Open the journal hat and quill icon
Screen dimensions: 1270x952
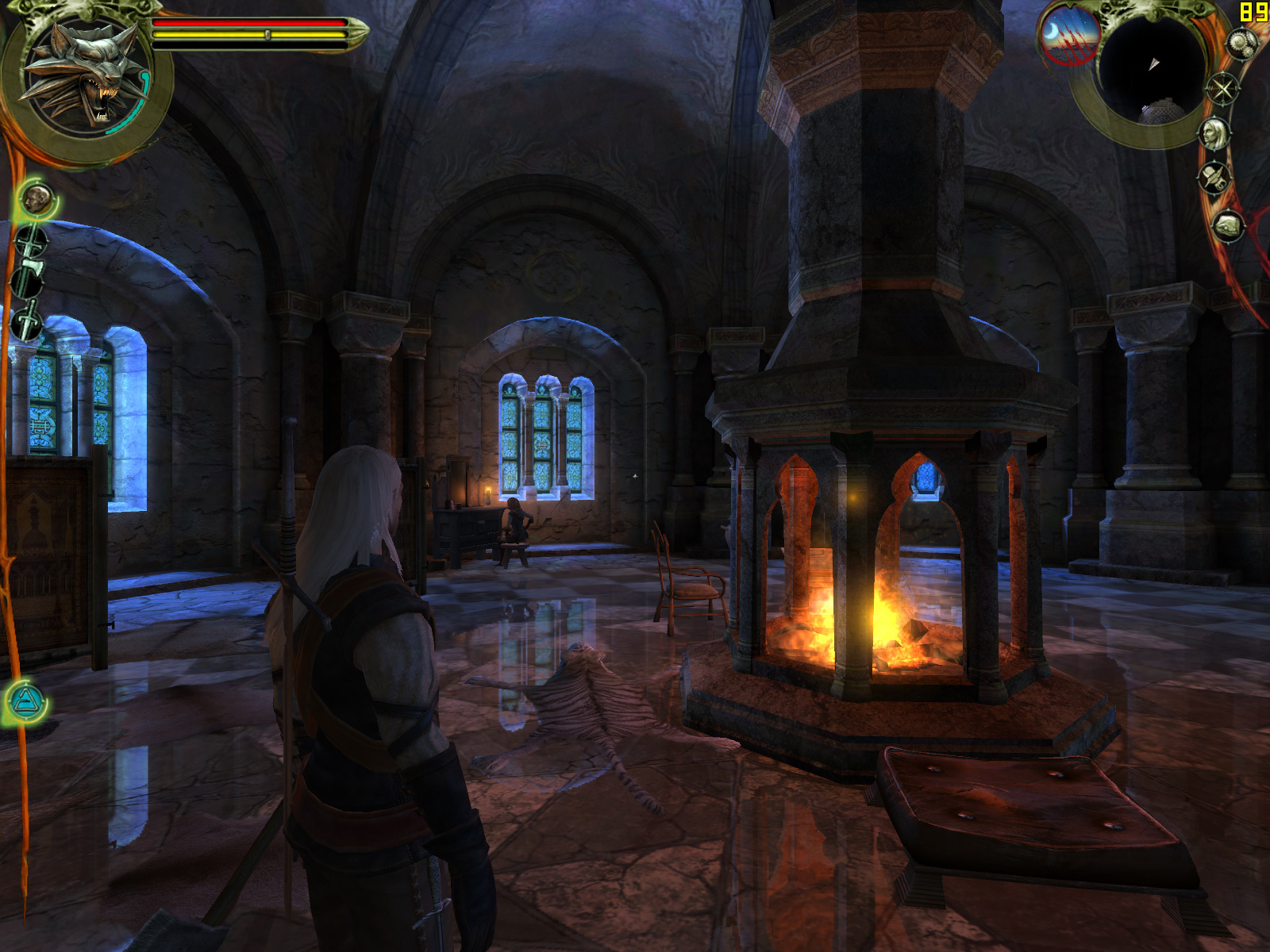tap(1214, 178)
